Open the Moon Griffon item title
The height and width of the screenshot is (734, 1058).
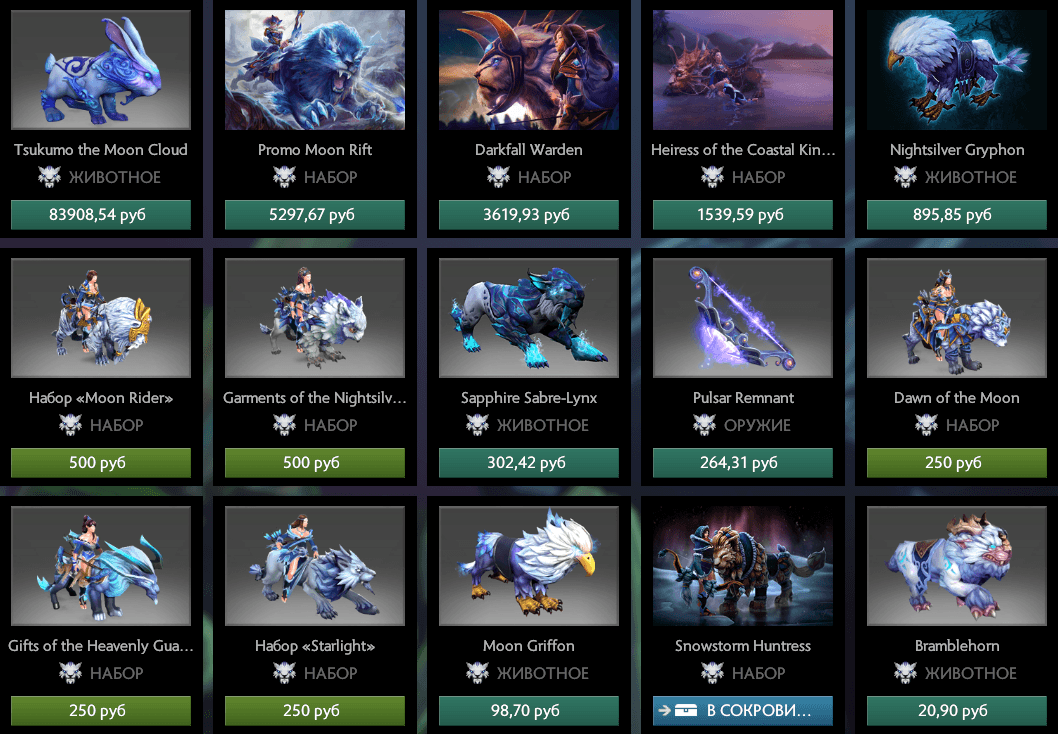pyautogui.click(x=529, y=646)
